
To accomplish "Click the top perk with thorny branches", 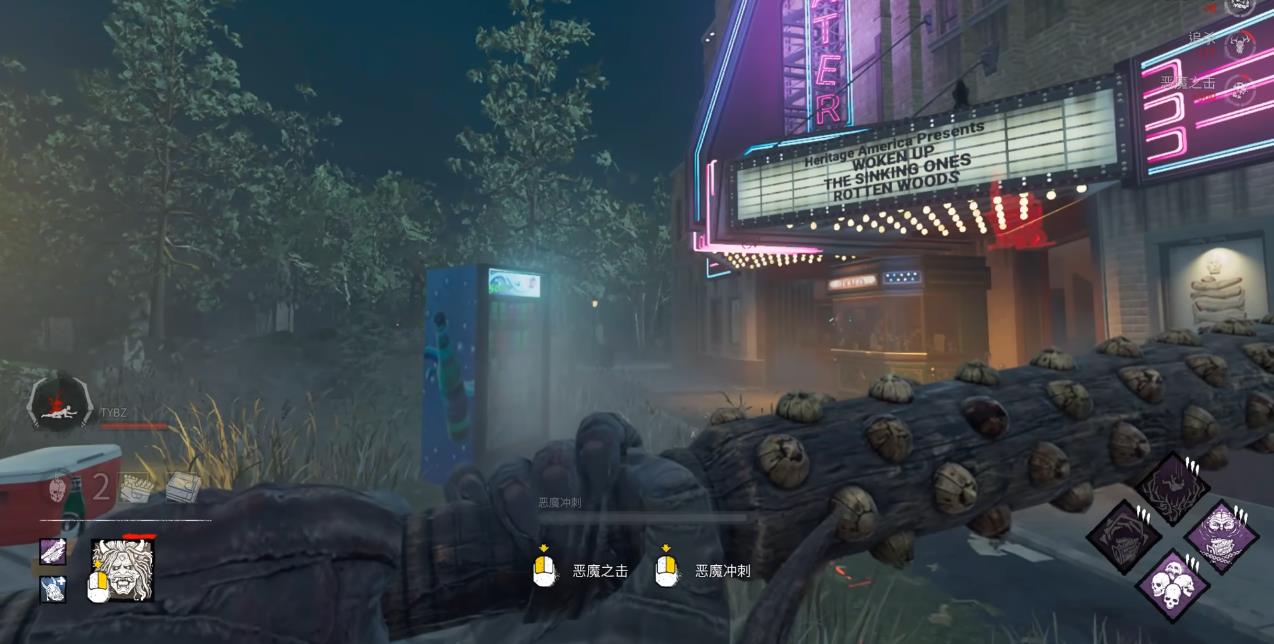I will tap(1172, 489).
